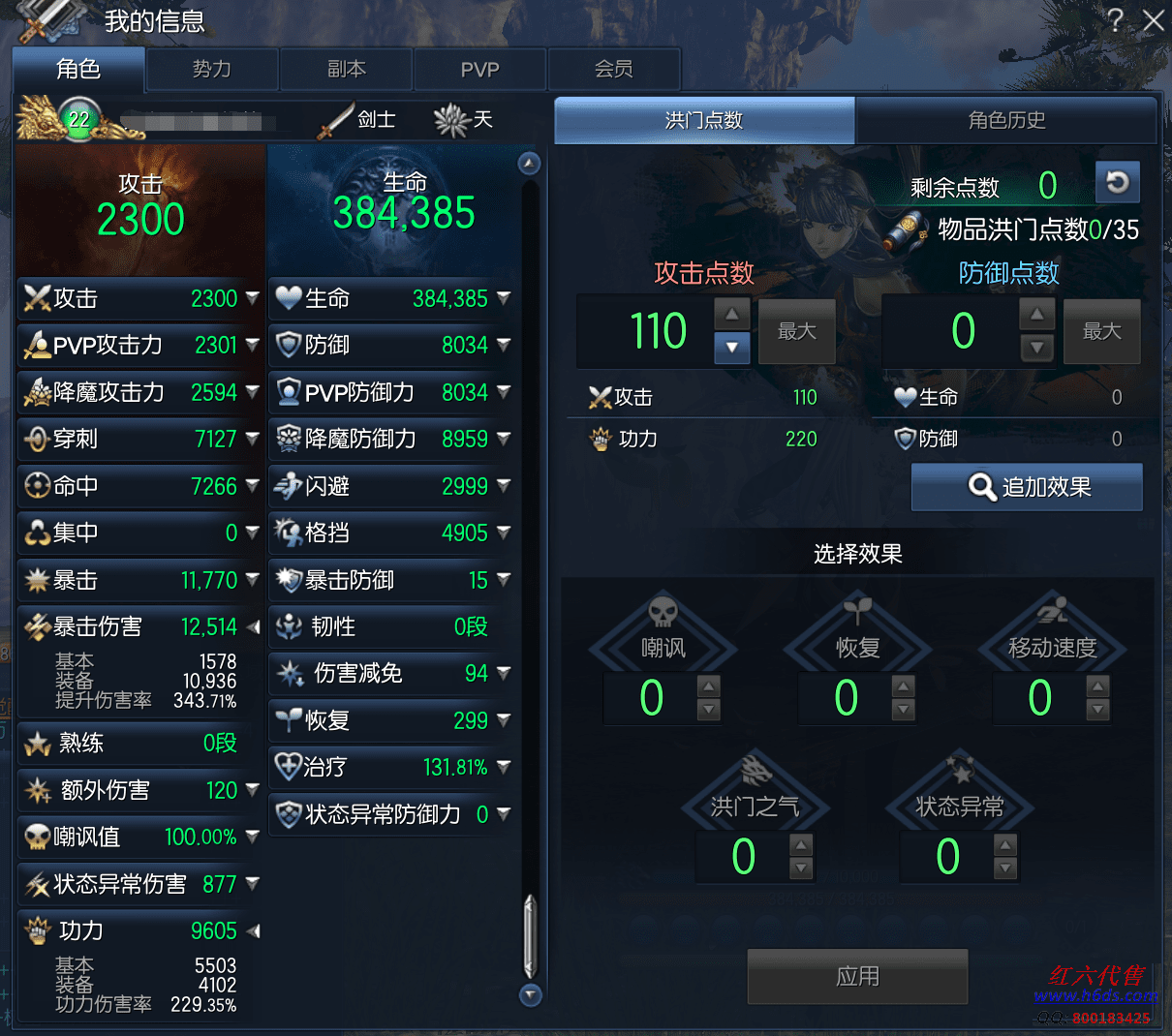
Task: Expand the 暴击 stat row
Action: pyautogui.click(x=253, y=580)
